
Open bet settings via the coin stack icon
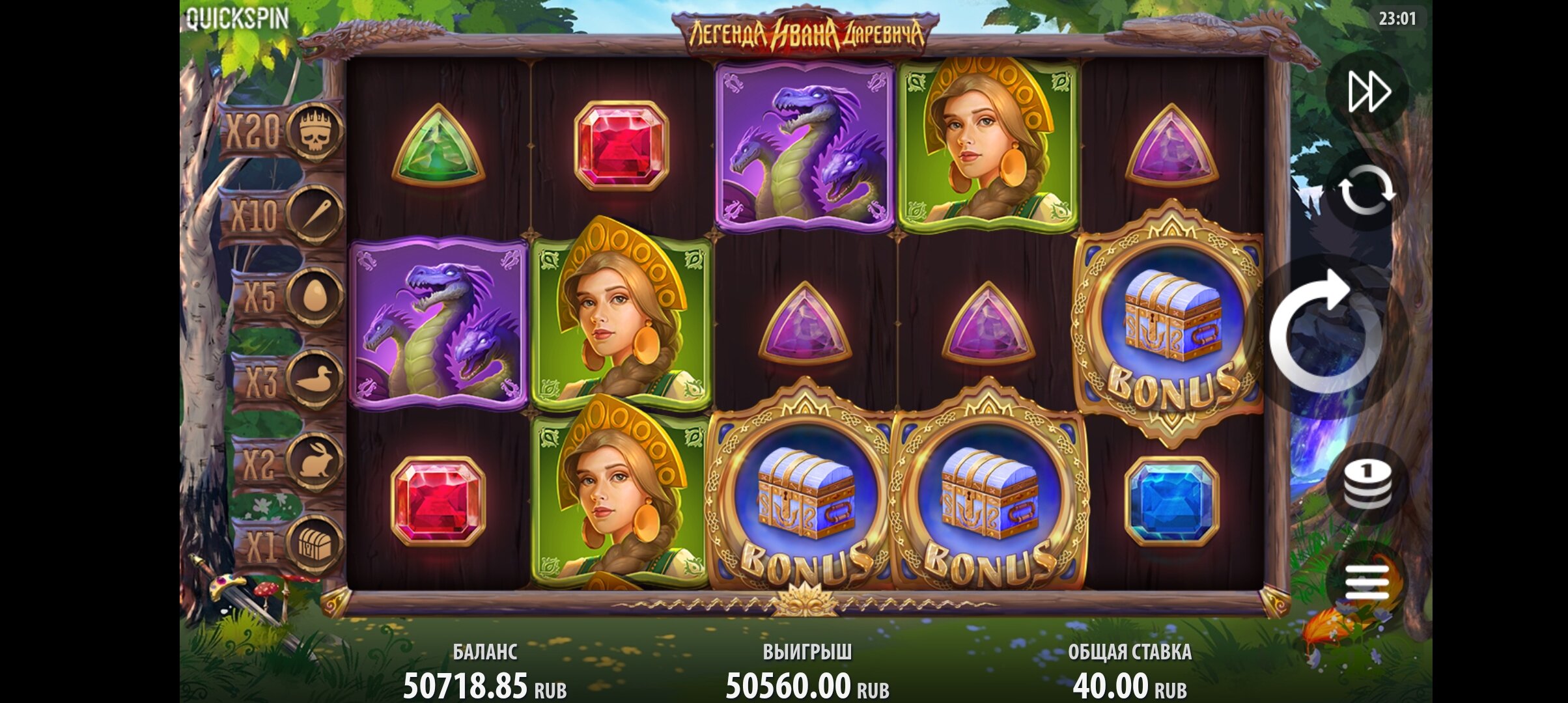[x=1367, y=484]
